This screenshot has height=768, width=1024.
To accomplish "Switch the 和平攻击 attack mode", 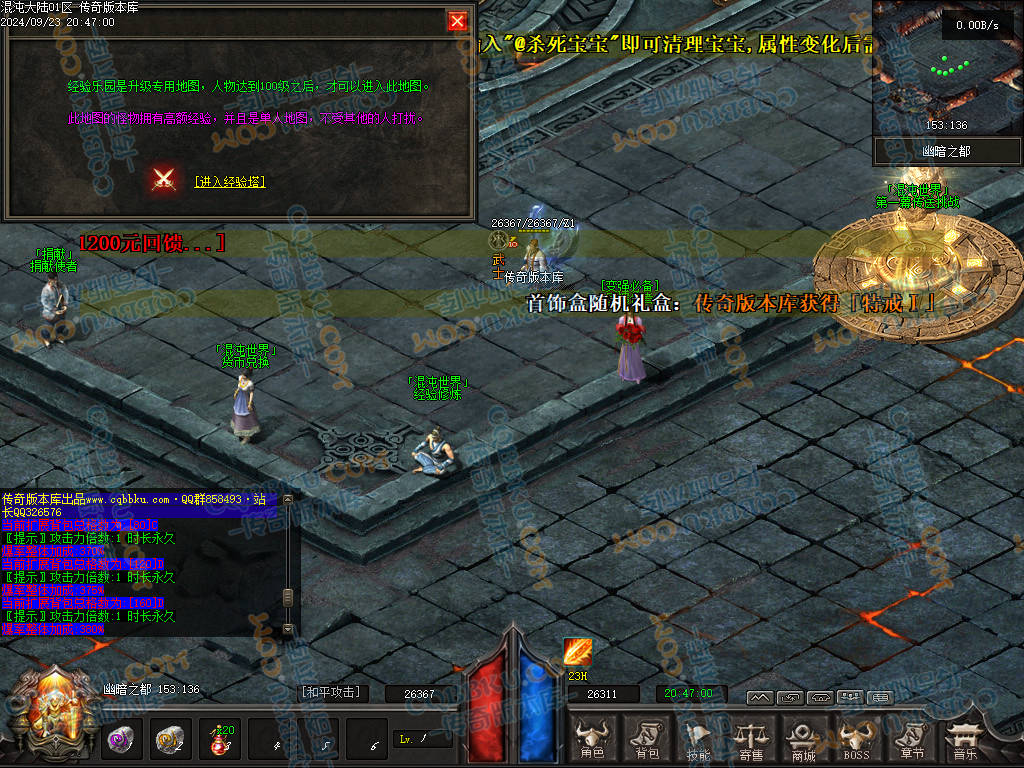I will pos(331,692).
